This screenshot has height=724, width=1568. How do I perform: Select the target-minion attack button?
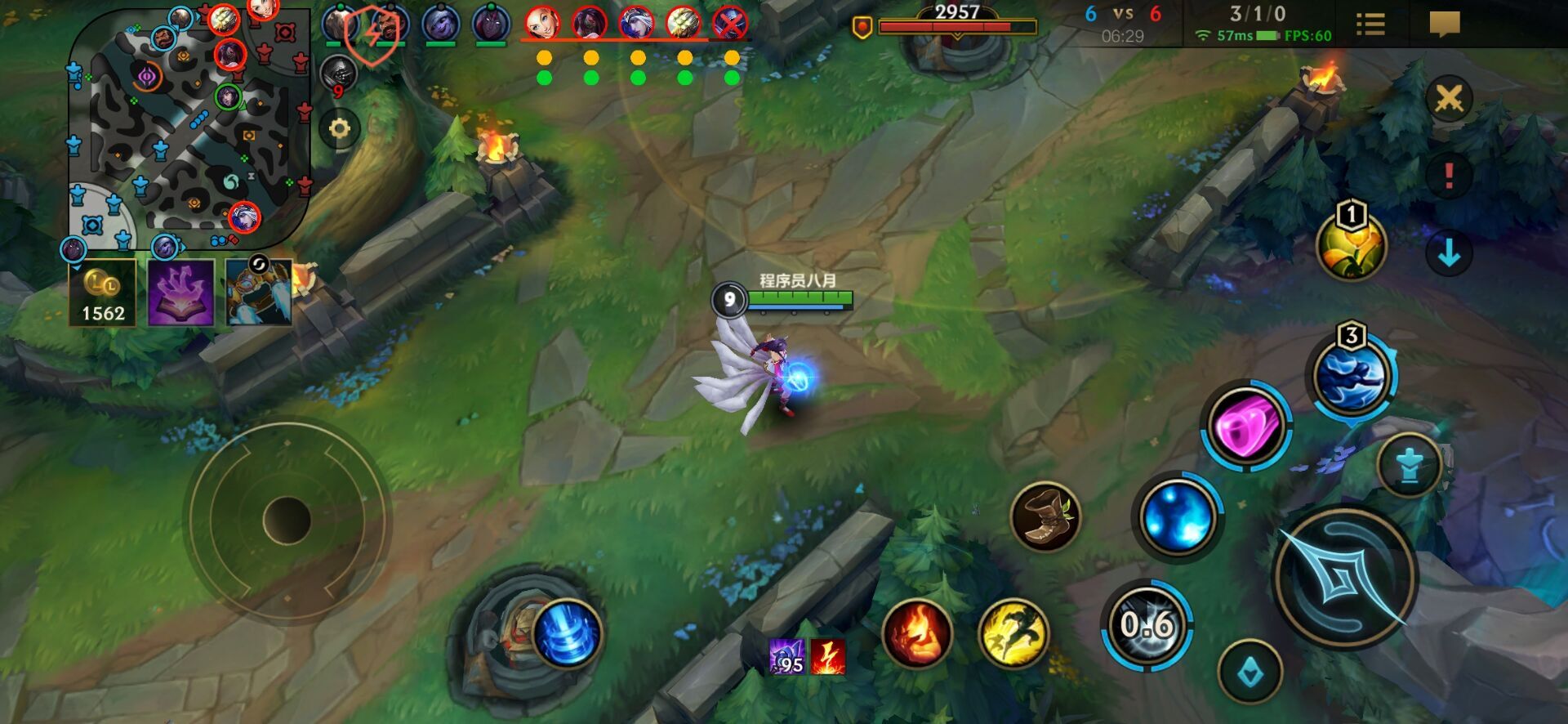tap(1249, 673)
